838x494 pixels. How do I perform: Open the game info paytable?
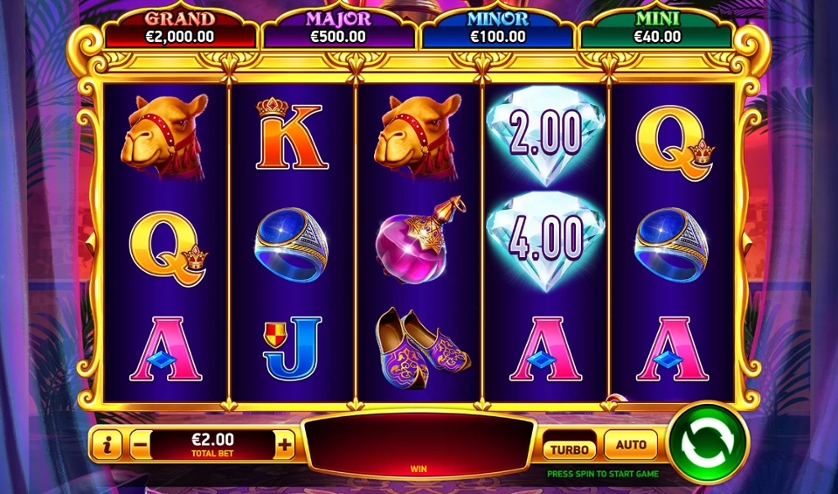point(107,444)
